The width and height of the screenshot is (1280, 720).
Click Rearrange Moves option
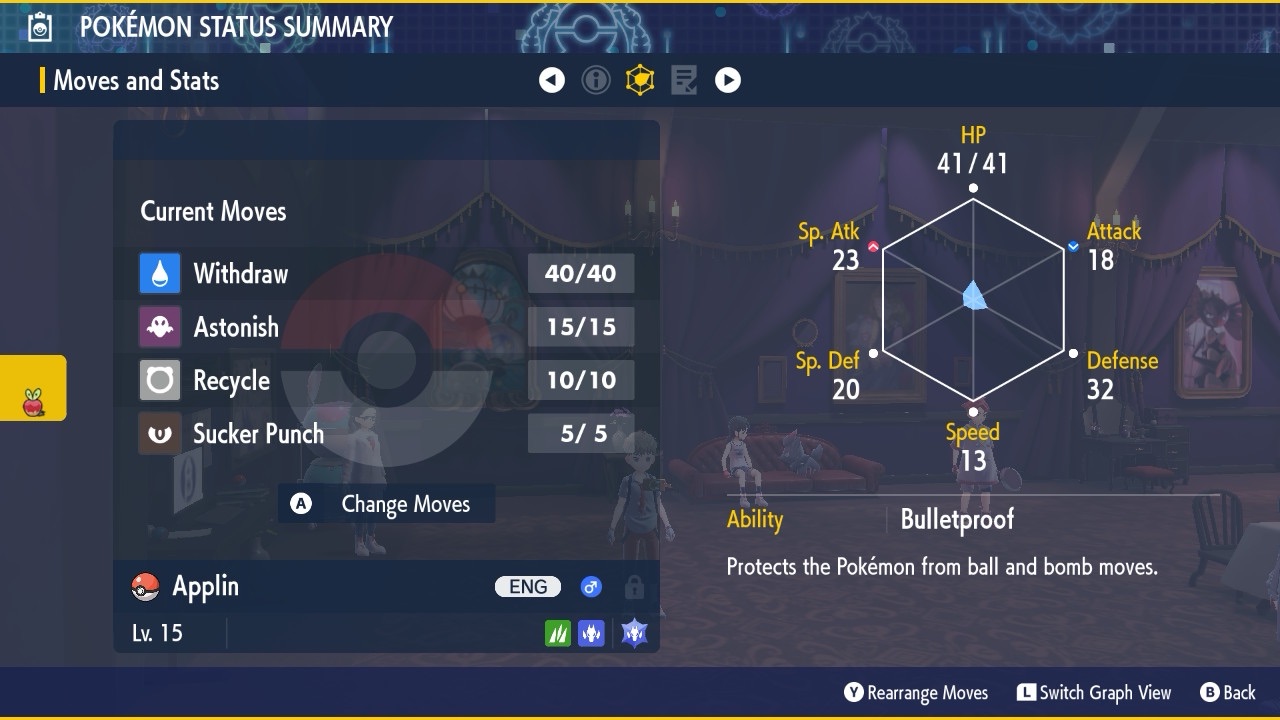pyautogui.click(x=916, y=692)
